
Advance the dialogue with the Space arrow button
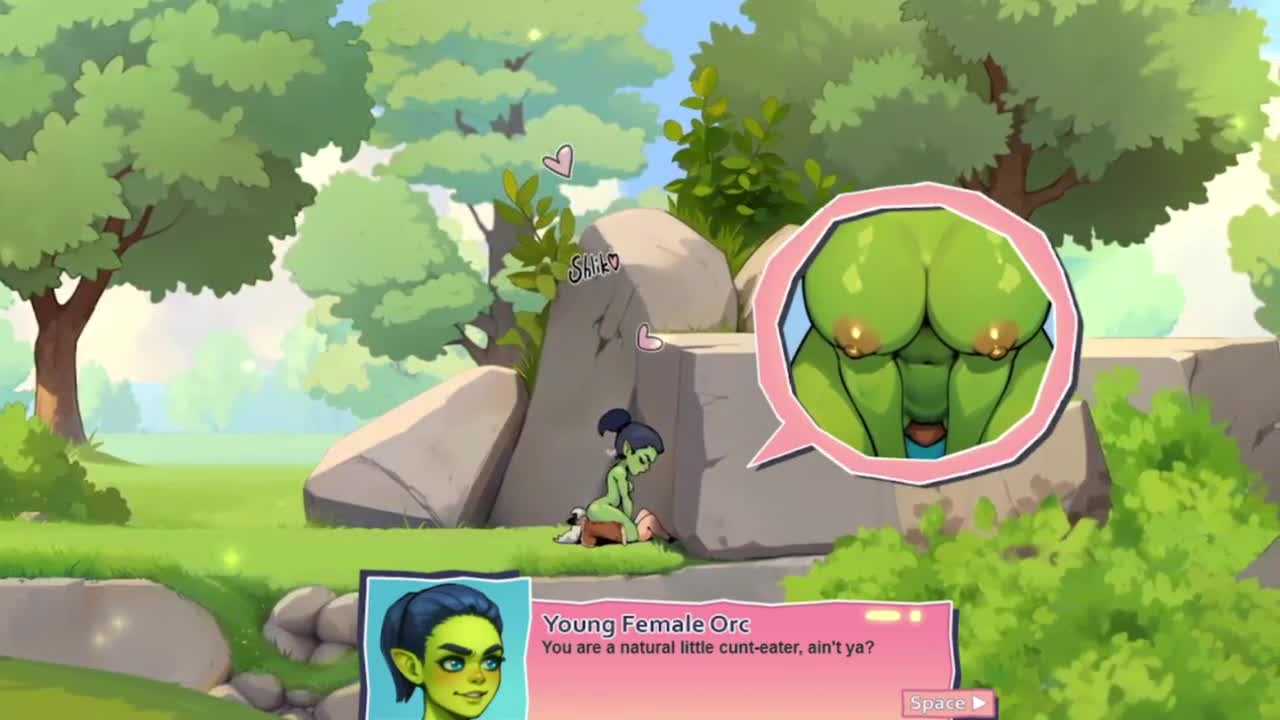(x=948, y=703)
